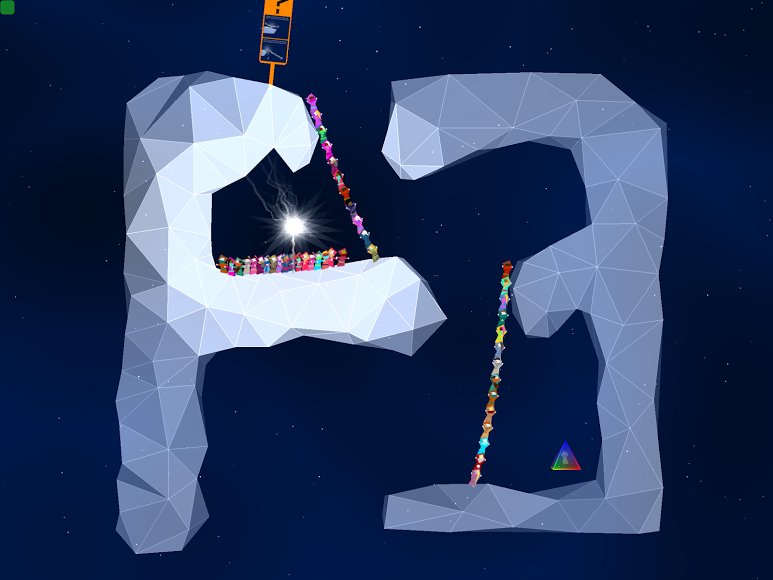This screenshot has height=580, width=773.
Task: Click the green square in the corner
Action: tap(7, 8)
